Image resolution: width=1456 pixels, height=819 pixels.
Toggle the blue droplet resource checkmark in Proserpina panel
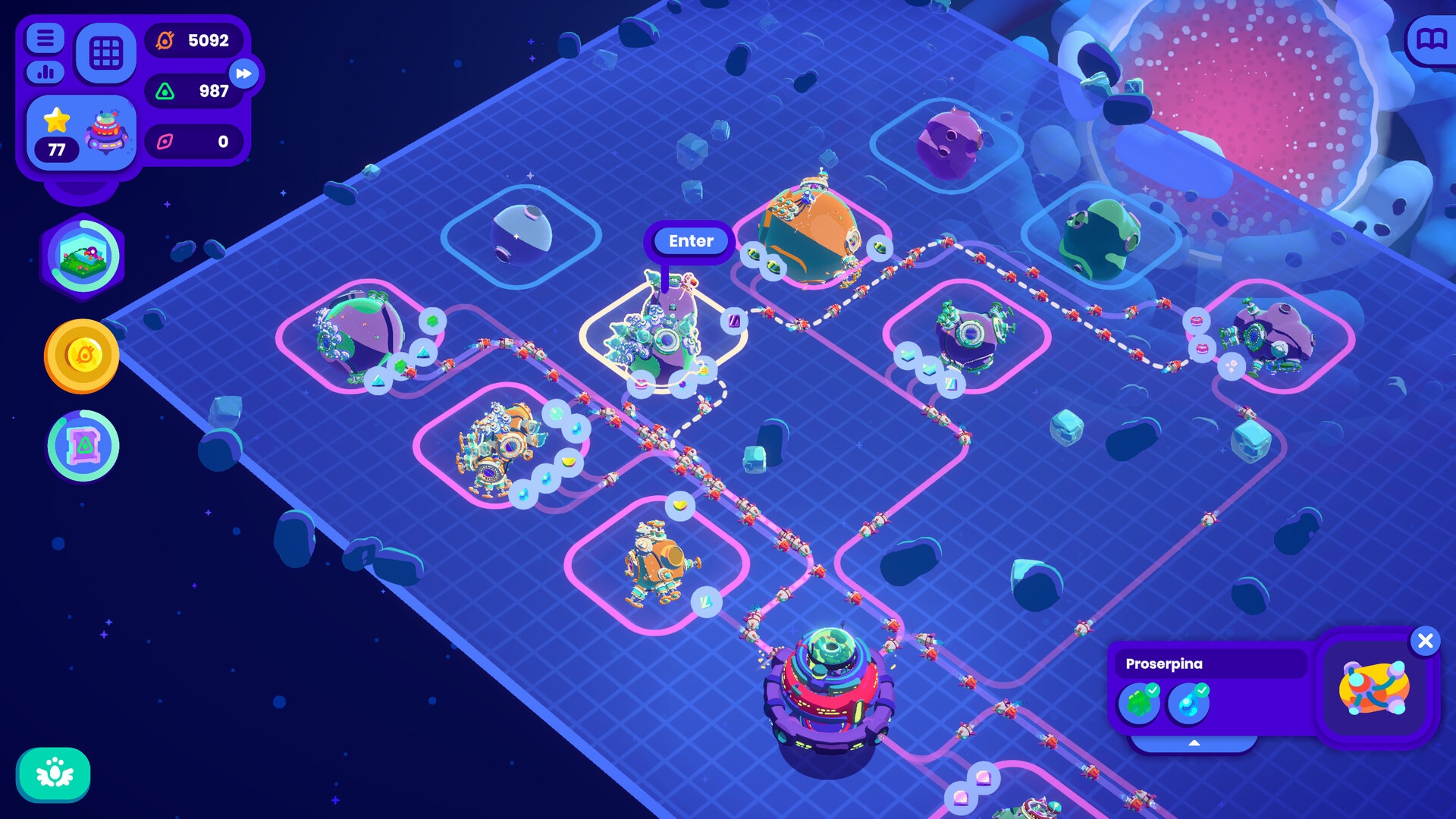tap(1189, 704)
